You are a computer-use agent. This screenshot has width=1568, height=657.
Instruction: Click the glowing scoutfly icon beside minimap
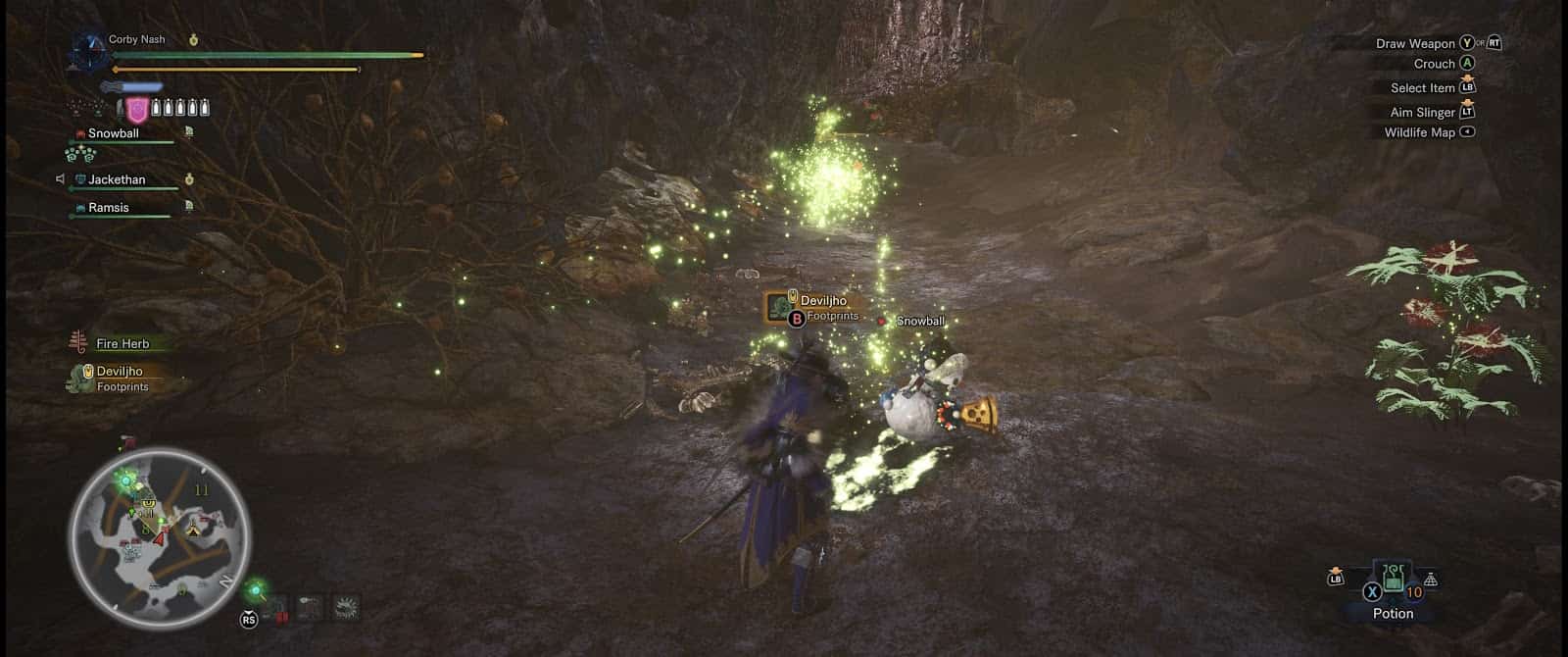coord(257,590)
